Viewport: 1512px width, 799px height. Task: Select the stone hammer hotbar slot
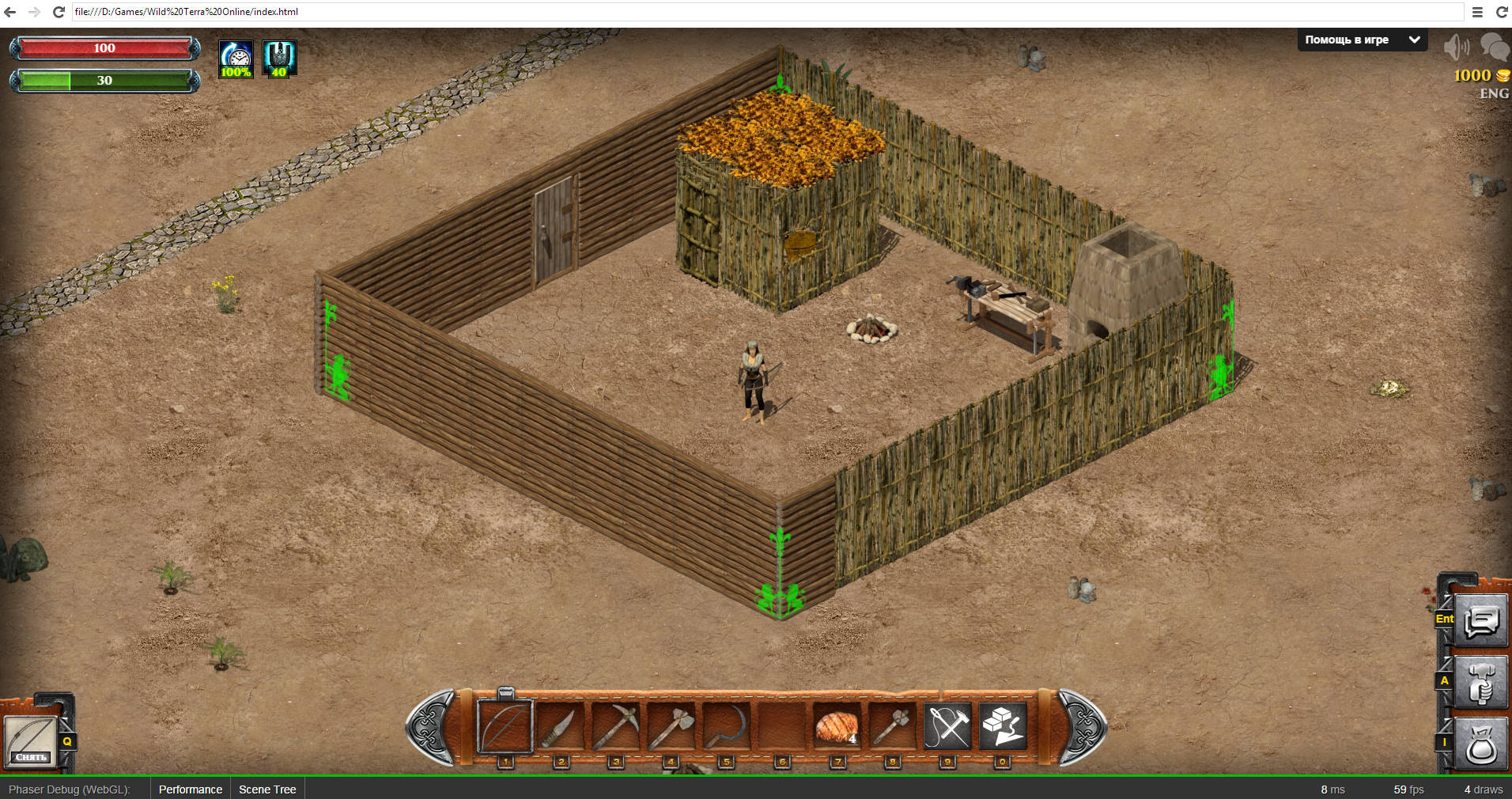[x=892, y=726]
